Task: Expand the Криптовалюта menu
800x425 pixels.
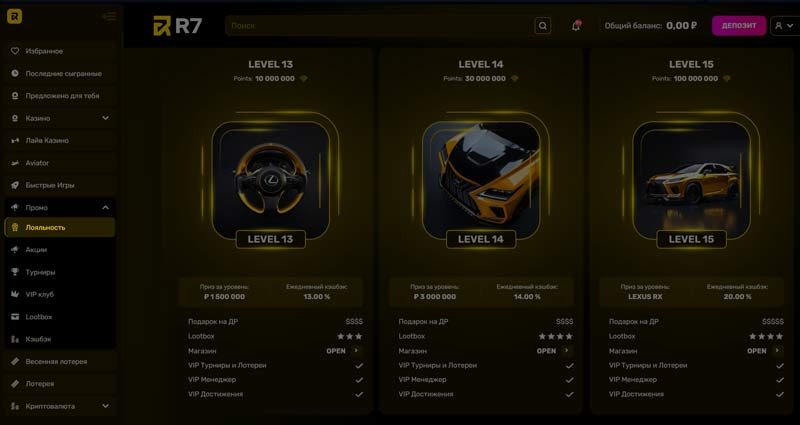Action: [105, 406]
